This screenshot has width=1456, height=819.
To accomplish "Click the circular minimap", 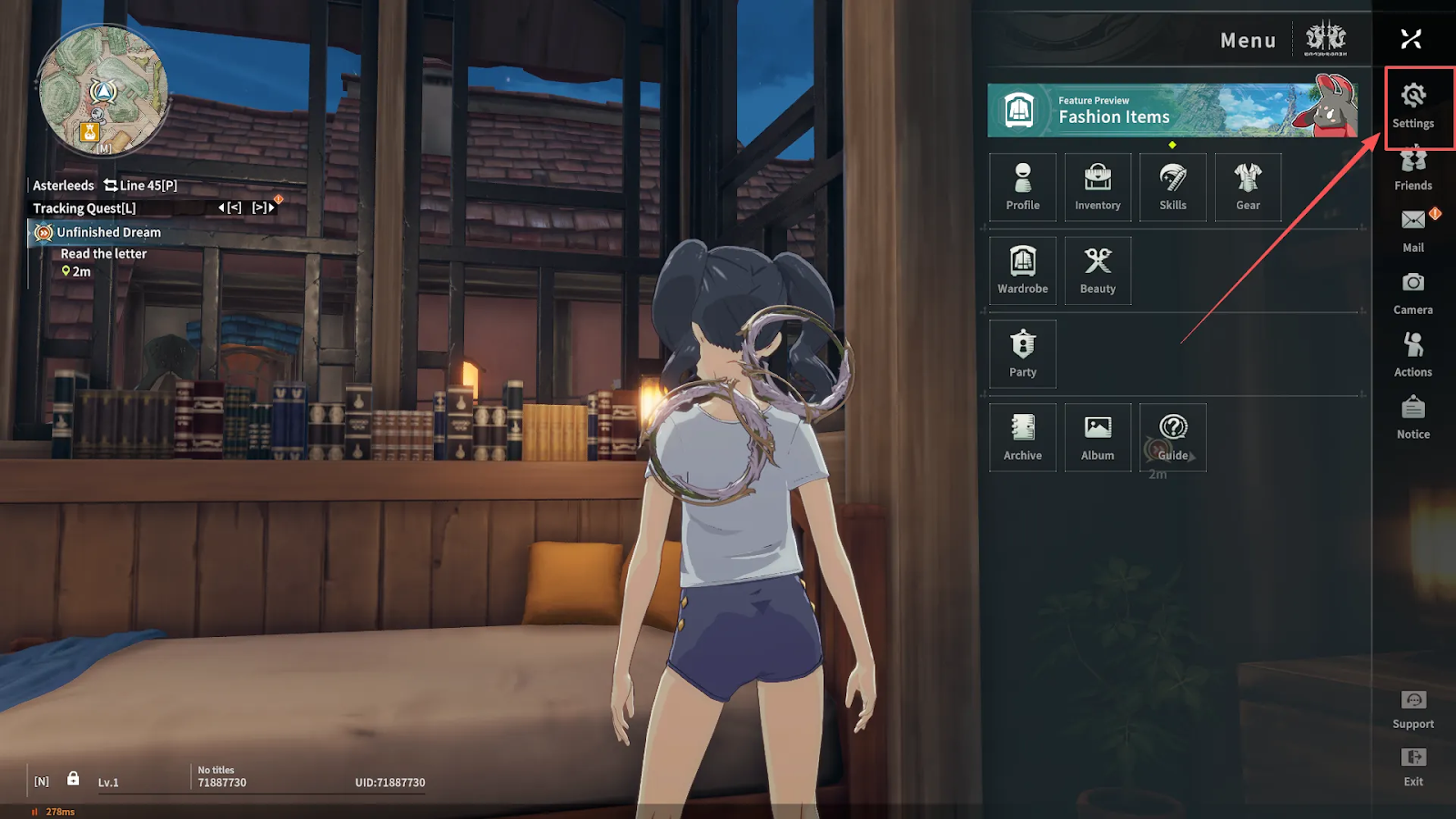I will pyautogui.click(x=103, y=89).
